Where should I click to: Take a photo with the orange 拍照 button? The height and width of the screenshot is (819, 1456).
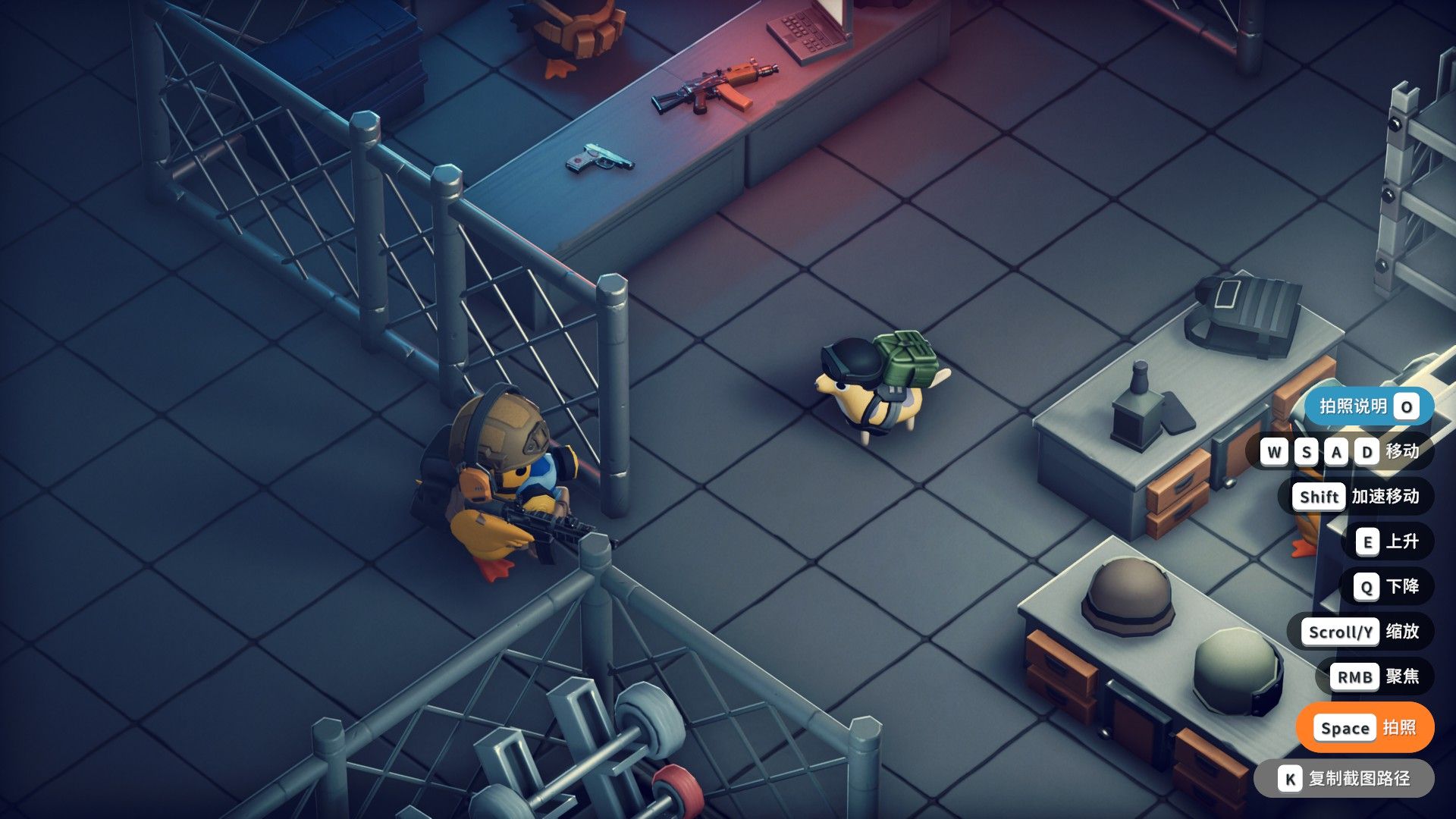1366,728
